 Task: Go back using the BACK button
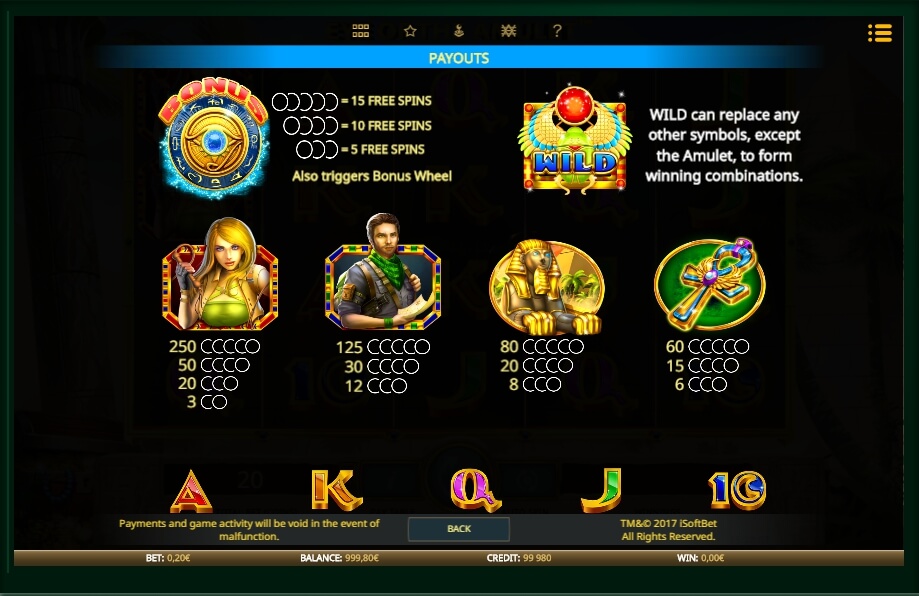tap(459, 528)
